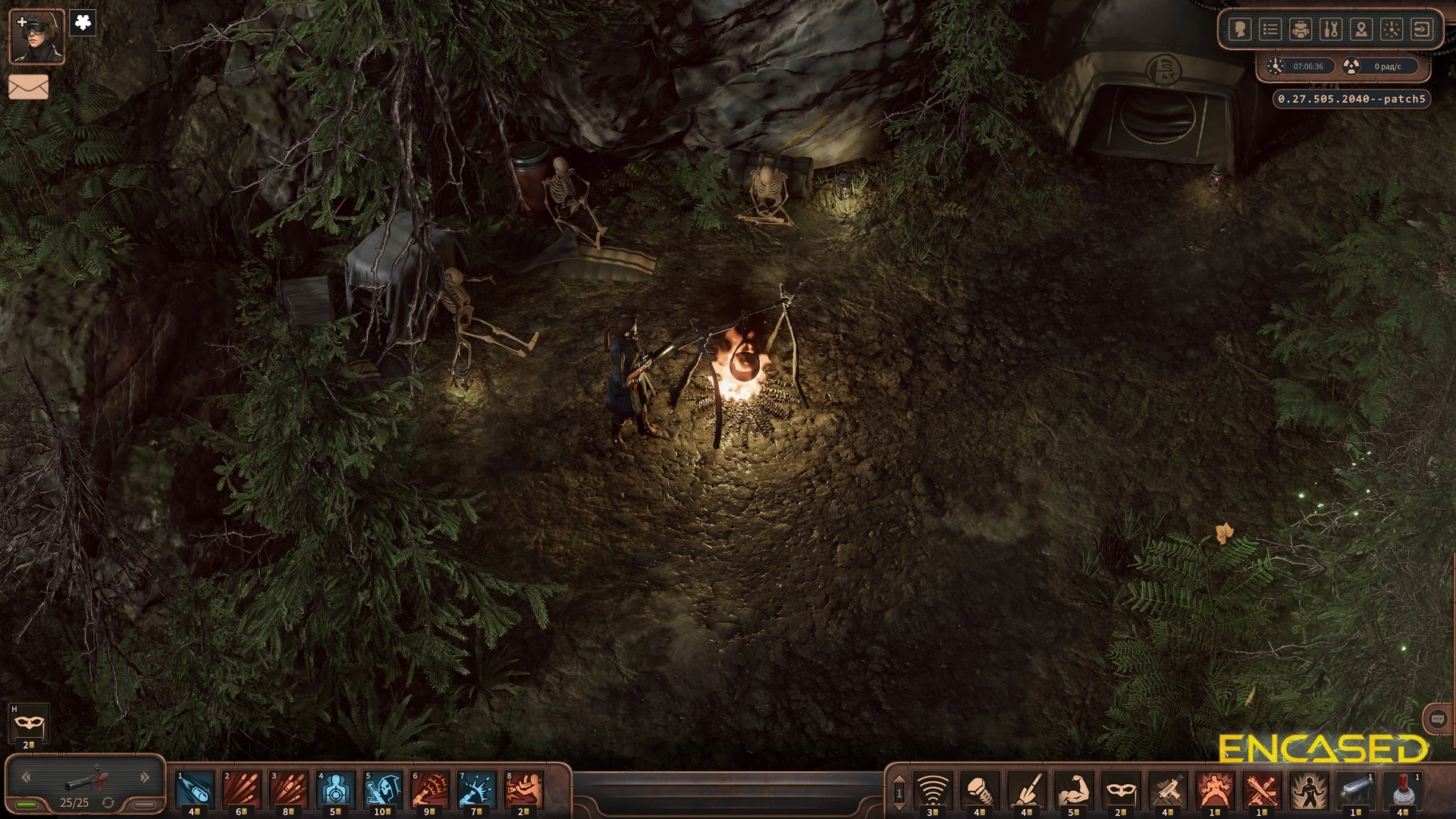The height and width of the screenshot is (819, 1456).
Task: Open the crafting tools menu
Action: (1331, 30)
